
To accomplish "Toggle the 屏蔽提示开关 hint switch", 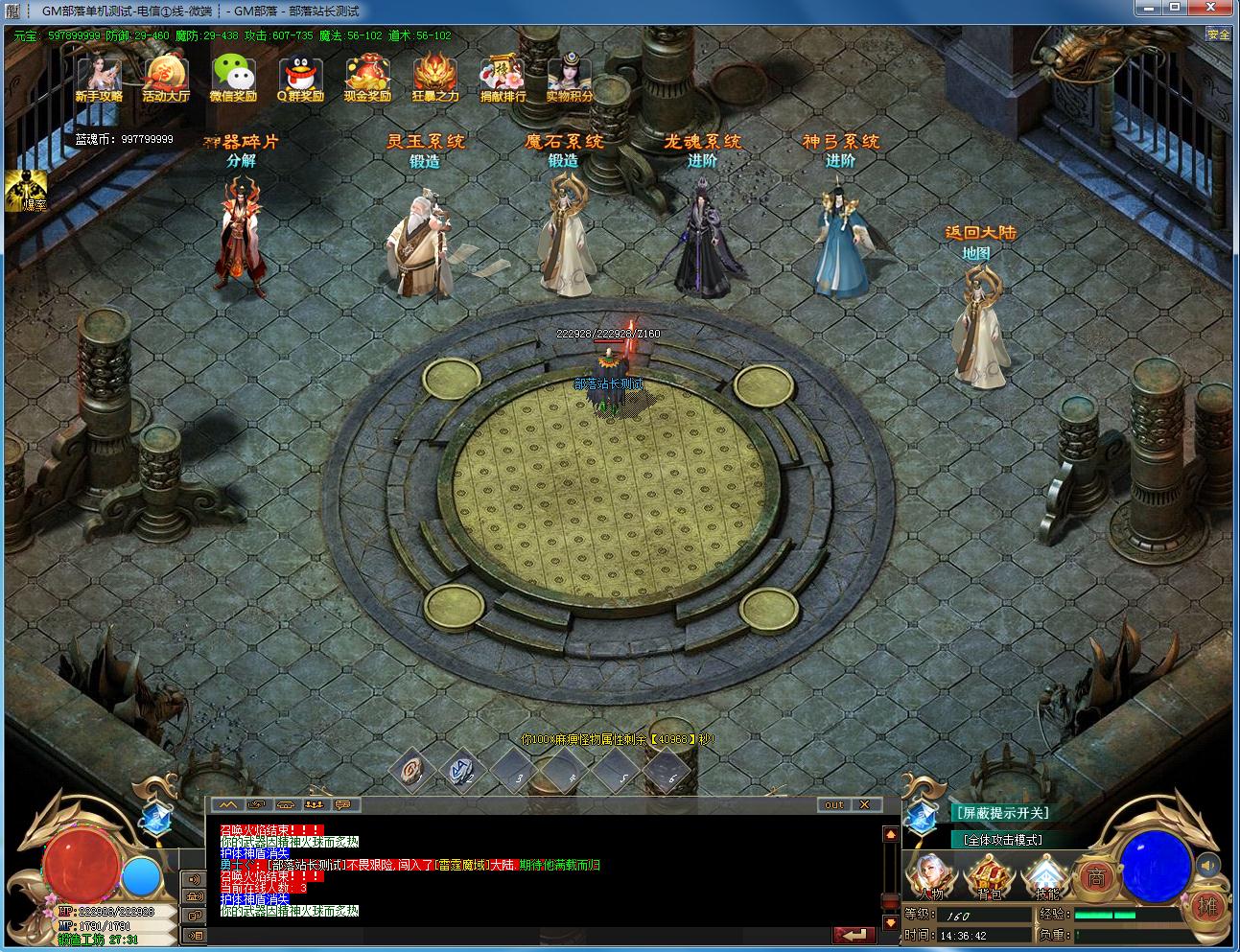I will pos(1001,813).
